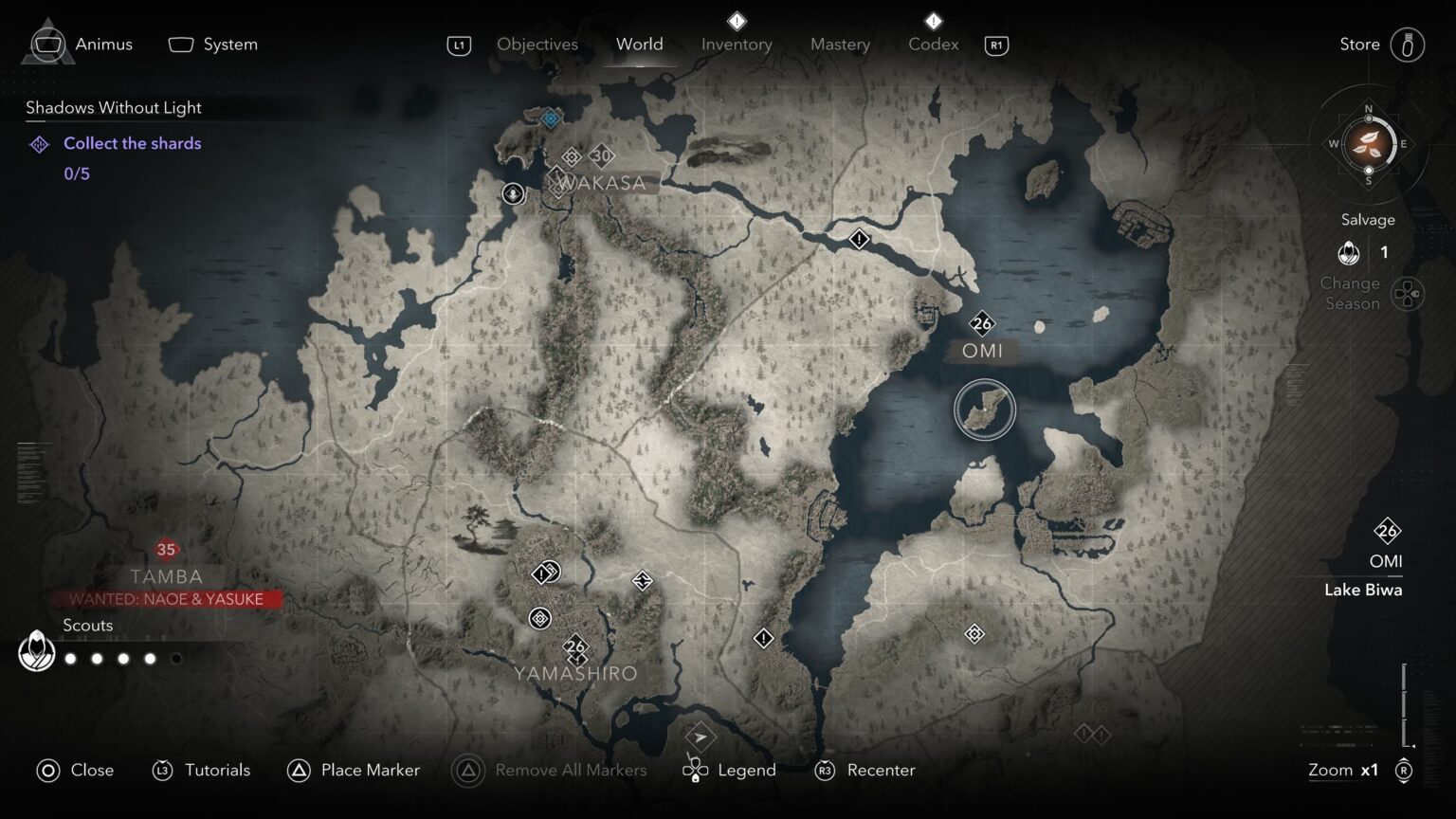Select the last Scouts pagination dot
Viewport: 1456px width, 819px height.
[176, 658]
